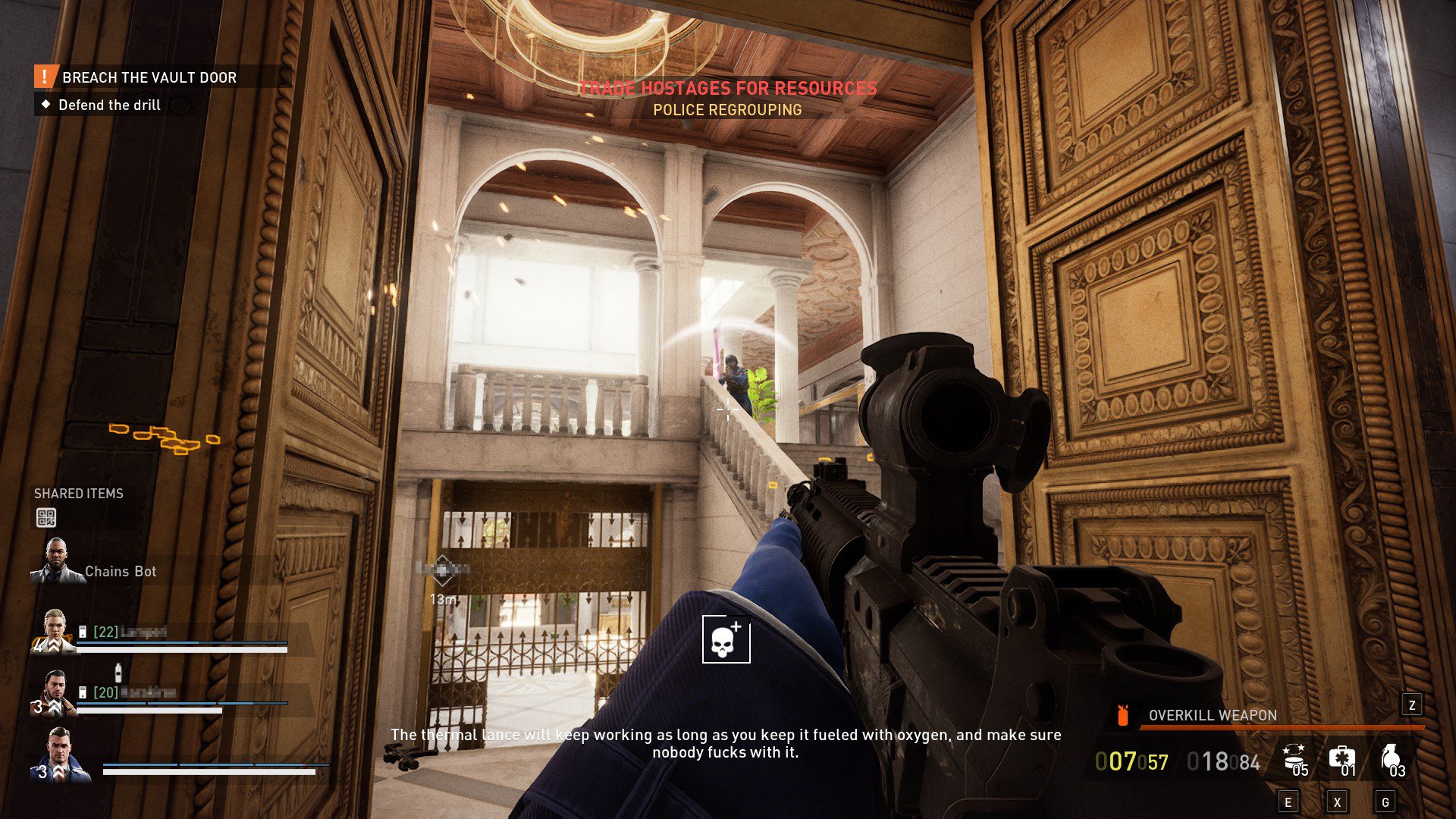Click the skull plus indicator icon
The width and height of the screenshot is (1456, 819).
coord(726,639)
